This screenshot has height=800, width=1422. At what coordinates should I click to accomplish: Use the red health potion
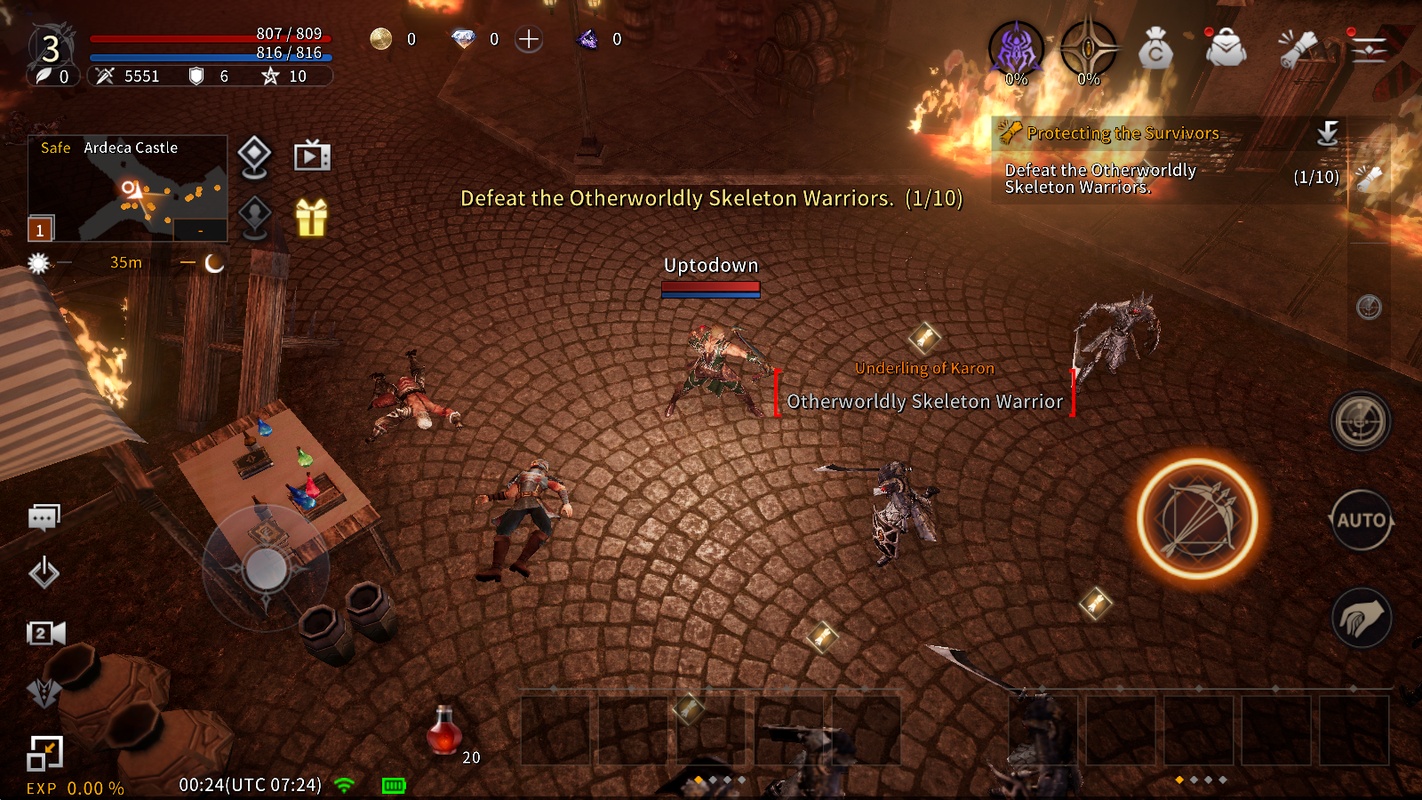click(x=444, y=730)
